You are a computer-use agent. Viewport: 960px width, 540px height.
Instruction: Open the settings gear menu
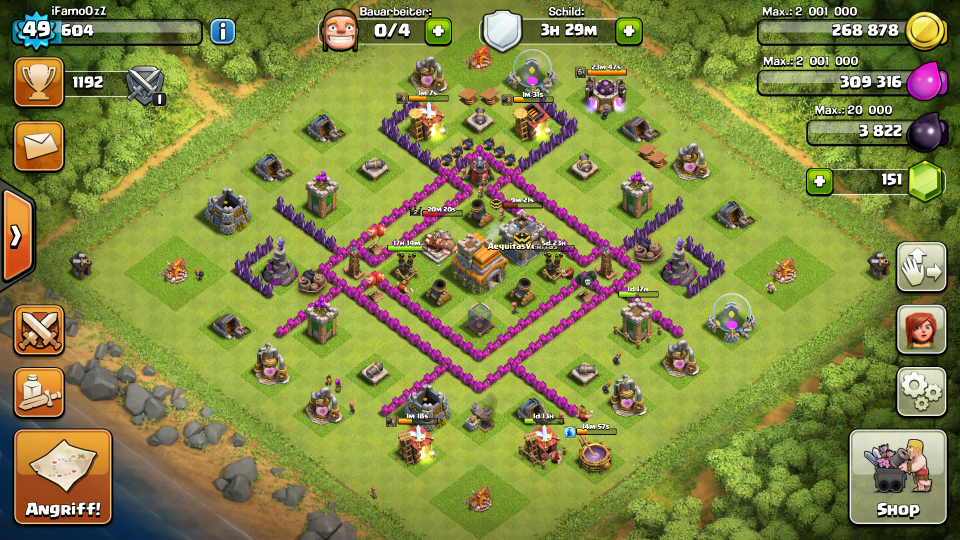tap(920, 391)
